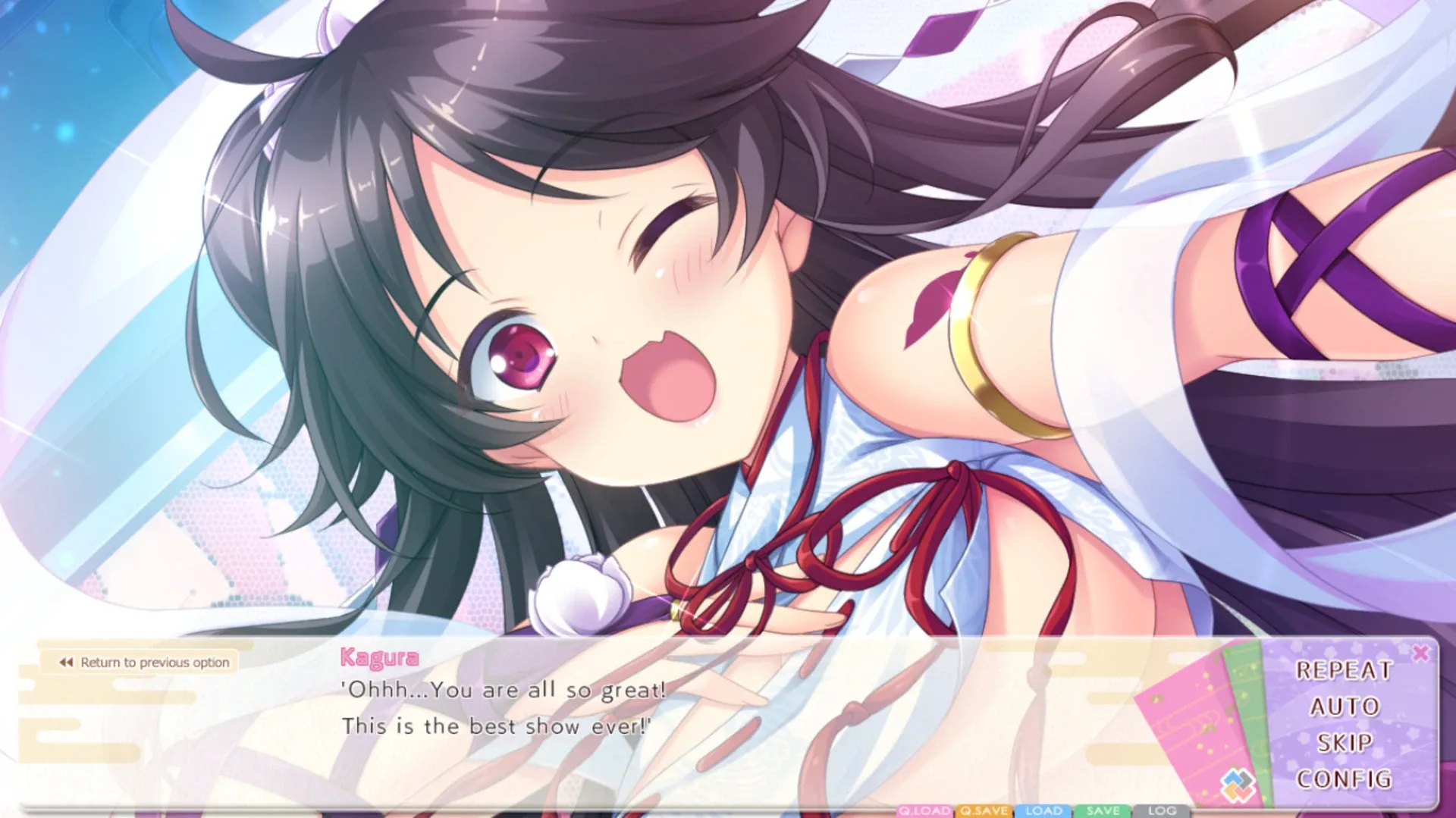
Task: Click the rewind arrows icon on Return button
Action: pos(65,662)
